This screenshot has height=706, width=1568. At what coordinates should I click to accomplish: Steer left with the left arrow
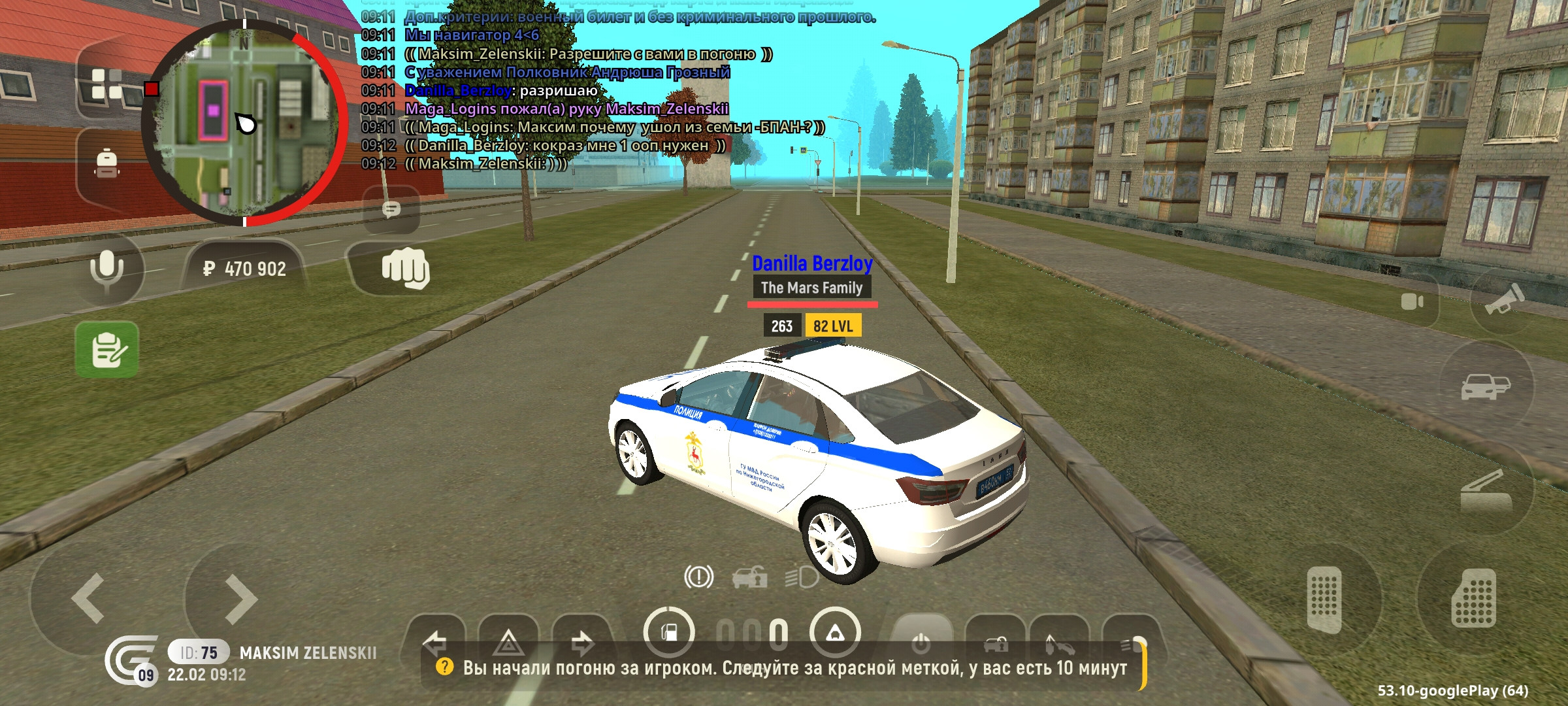[x=88, y=598]
